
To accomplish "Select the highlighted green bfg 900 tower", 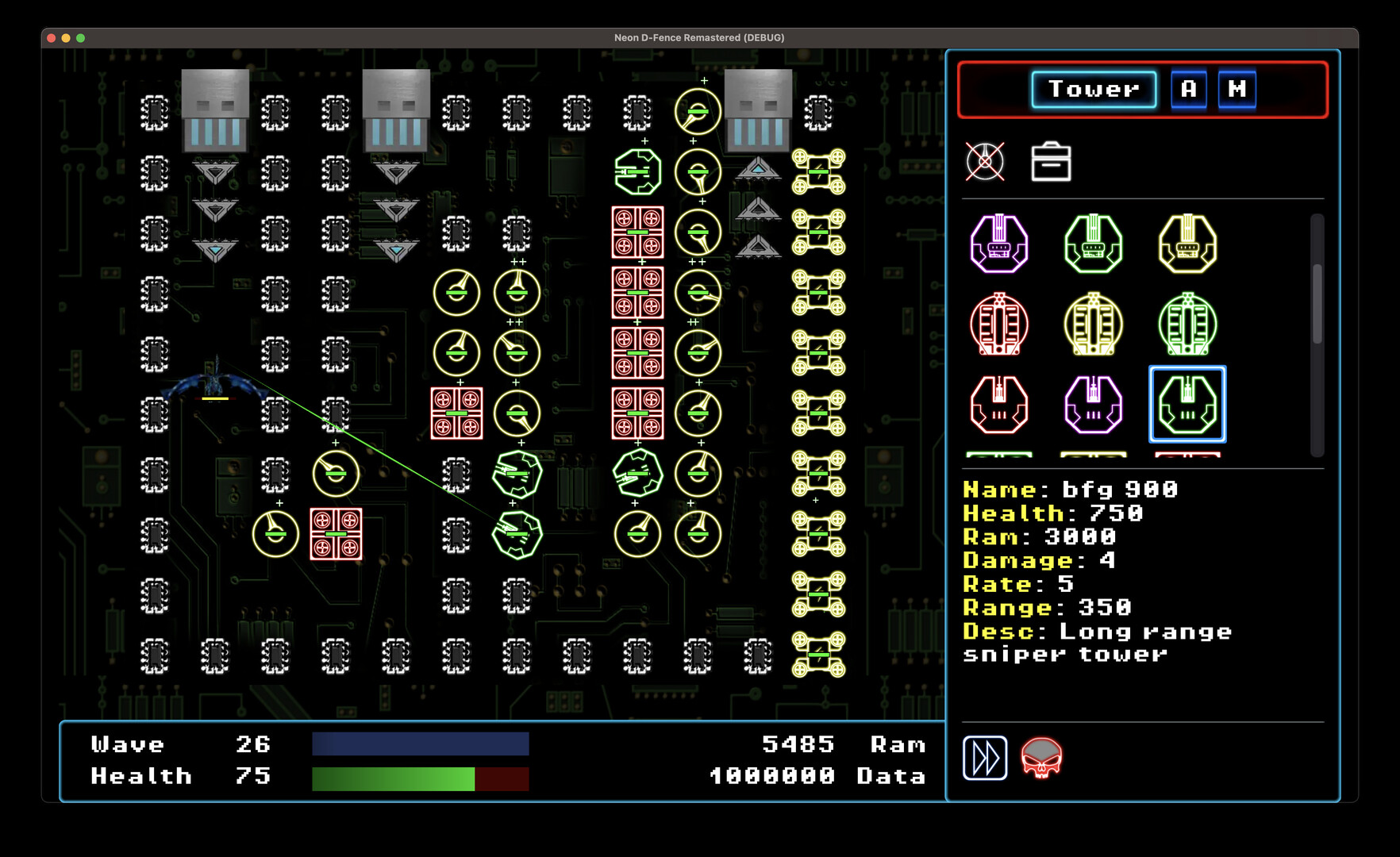I will (x=1187, y=405).
